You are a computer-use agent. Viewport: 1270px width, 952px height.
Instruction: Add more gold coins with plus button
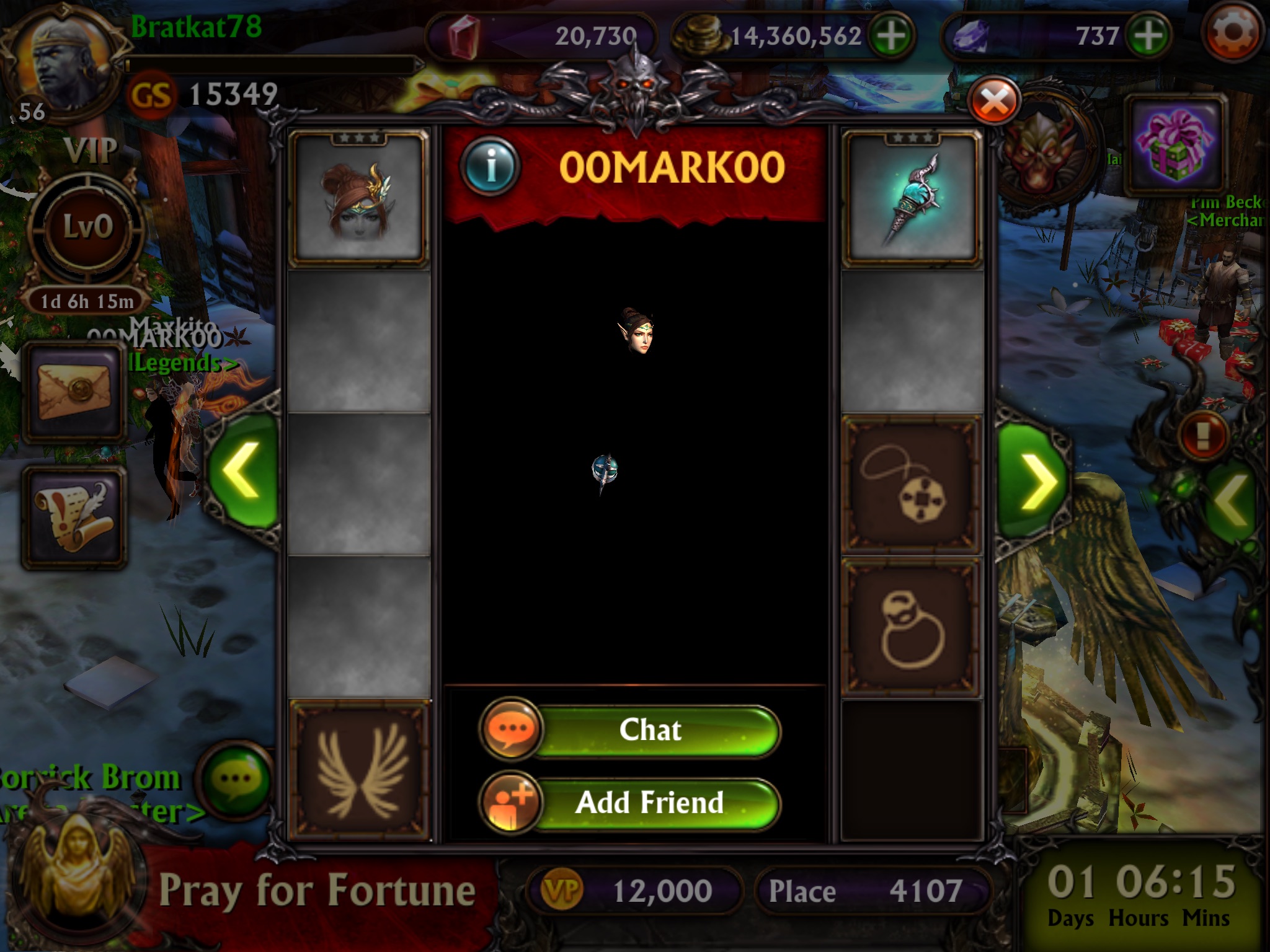pos(890,36)
